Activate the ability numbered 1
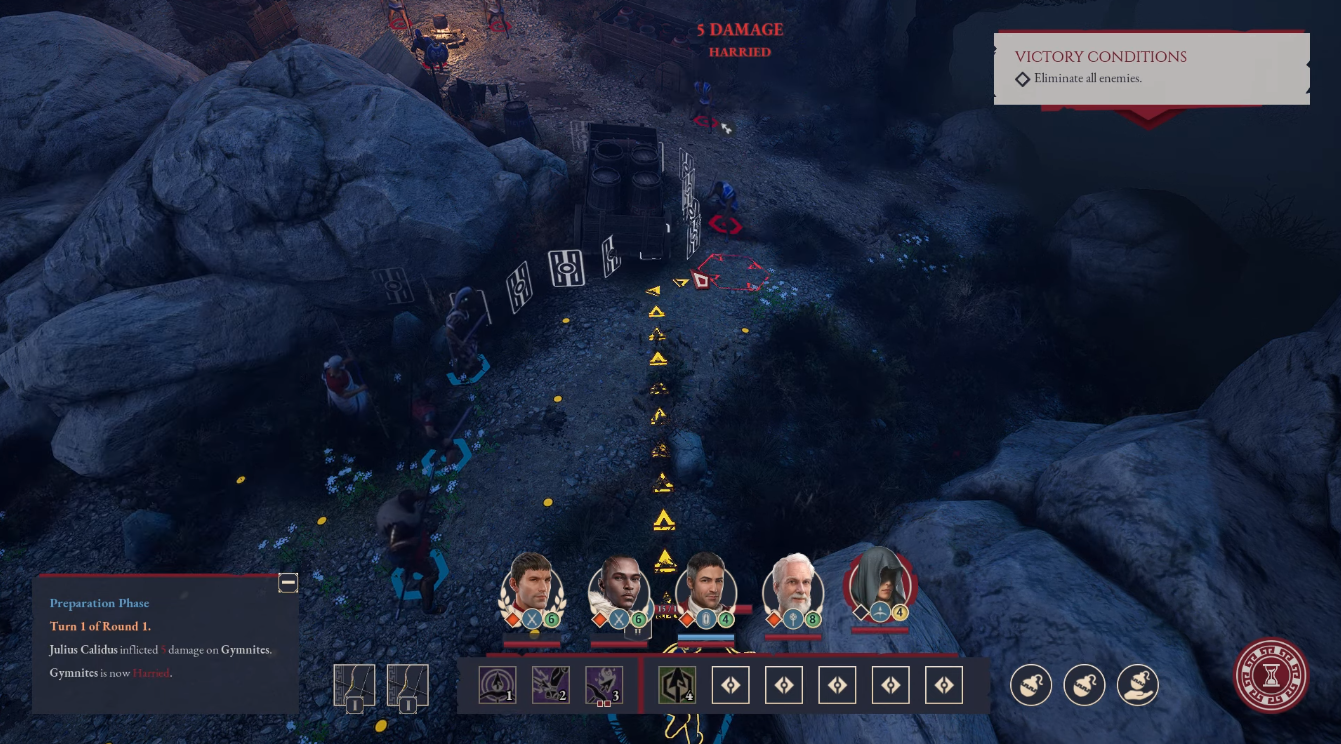The width and height of the screenshot is (1341, 744). 497,686
